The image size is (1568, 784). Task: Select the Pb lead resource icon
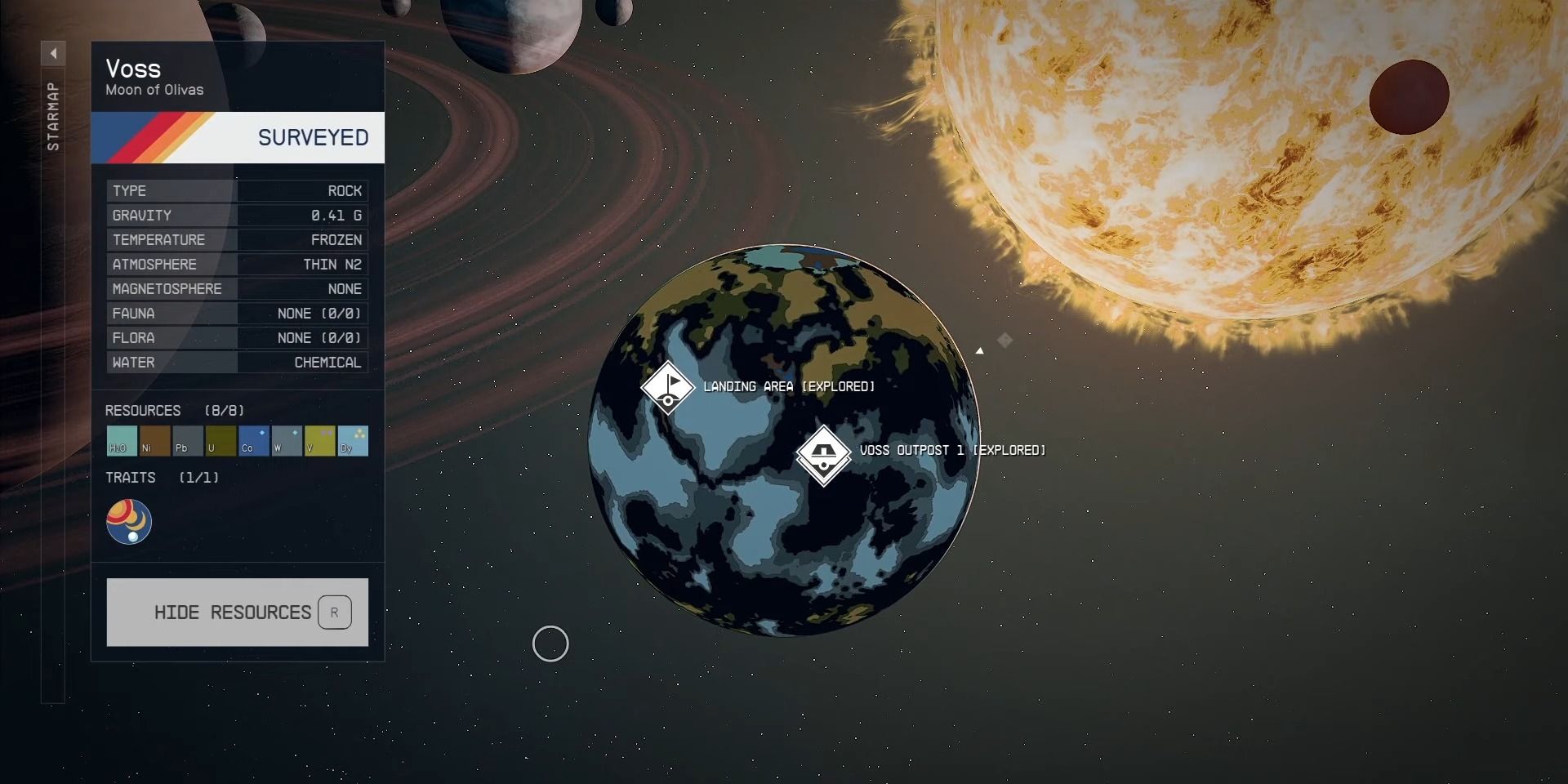[x=187, y=441]
